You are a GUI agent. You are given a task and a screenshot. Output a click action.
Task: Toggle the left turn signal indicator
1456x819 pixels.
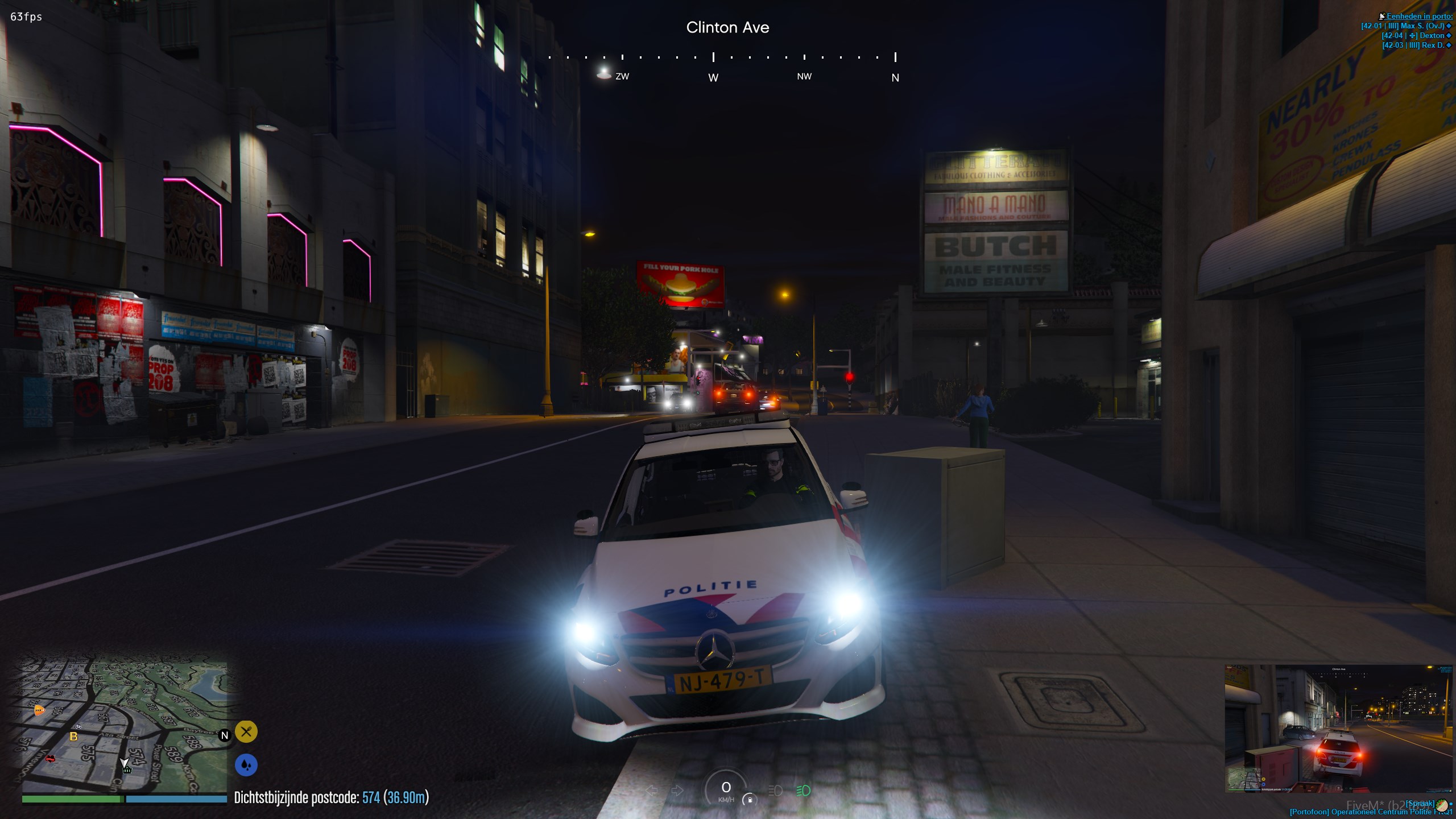tap(652, 791)
